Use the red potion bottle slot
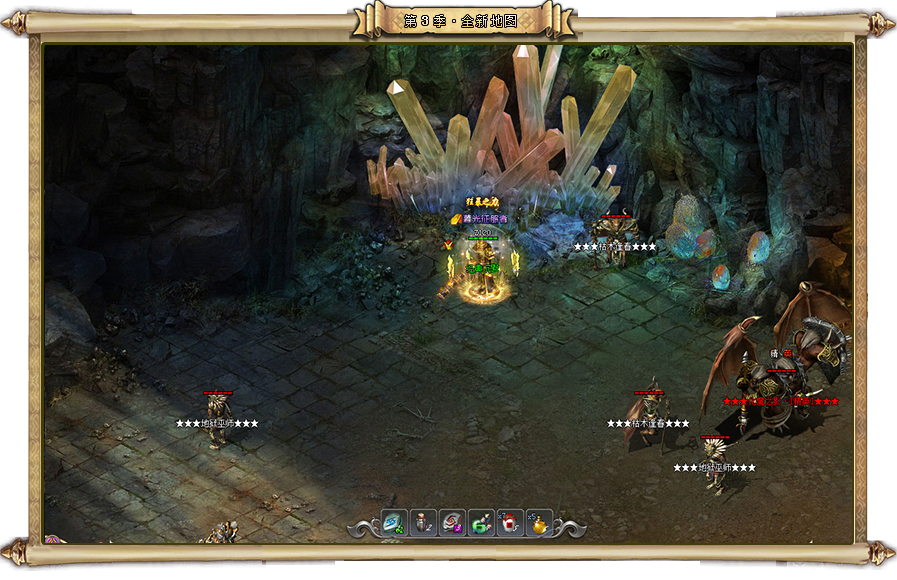The width and height of the screenshot is (897, 580). click(x=423, y=522)
